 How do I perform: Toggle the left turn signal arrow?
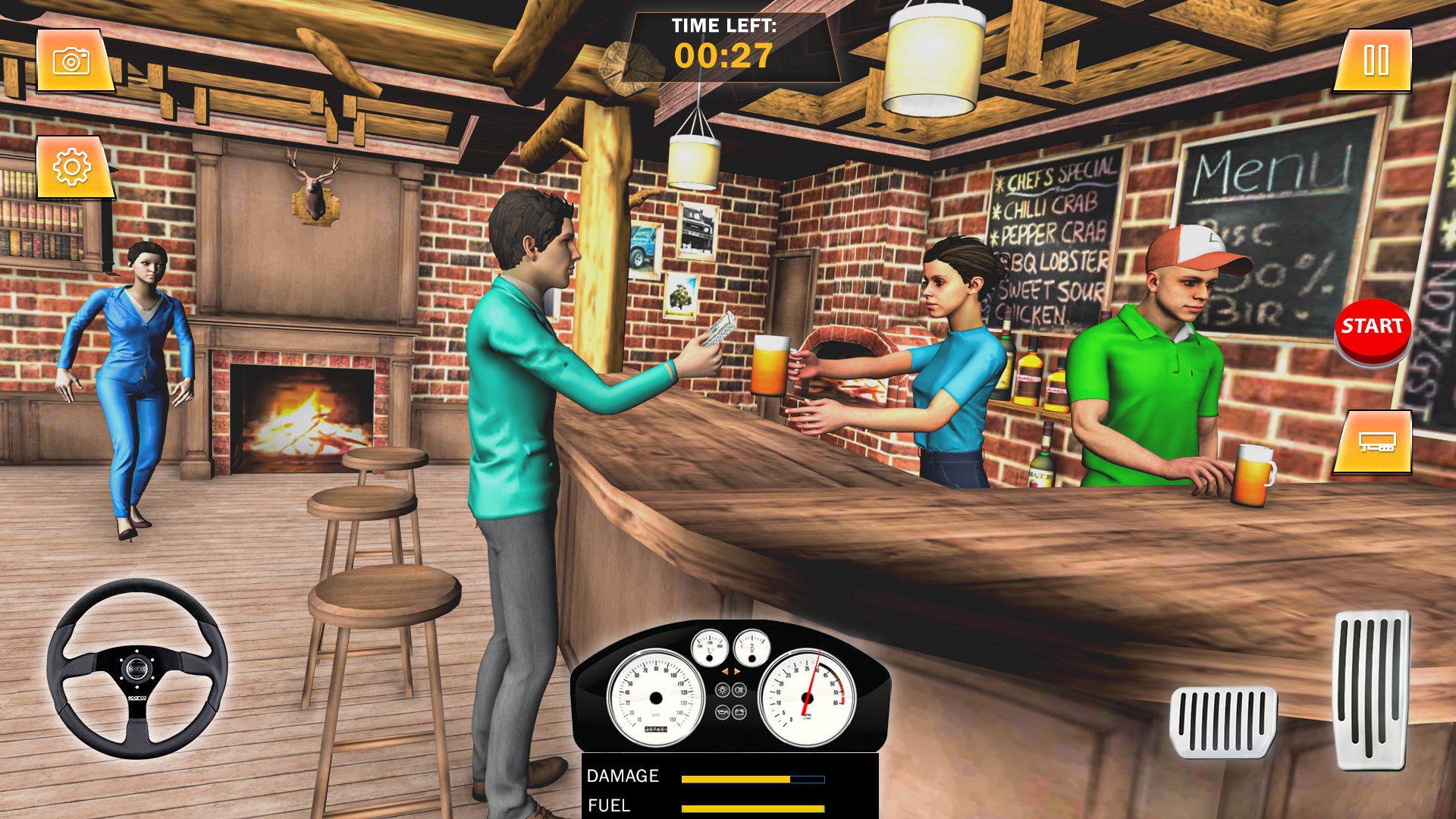726,672
